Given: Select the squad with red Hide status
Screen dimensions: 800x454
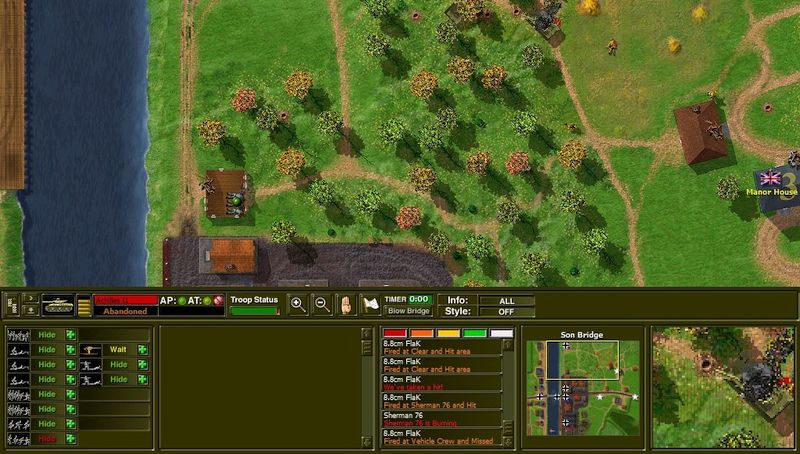Looking at the screenshot, I should [46, 439].
